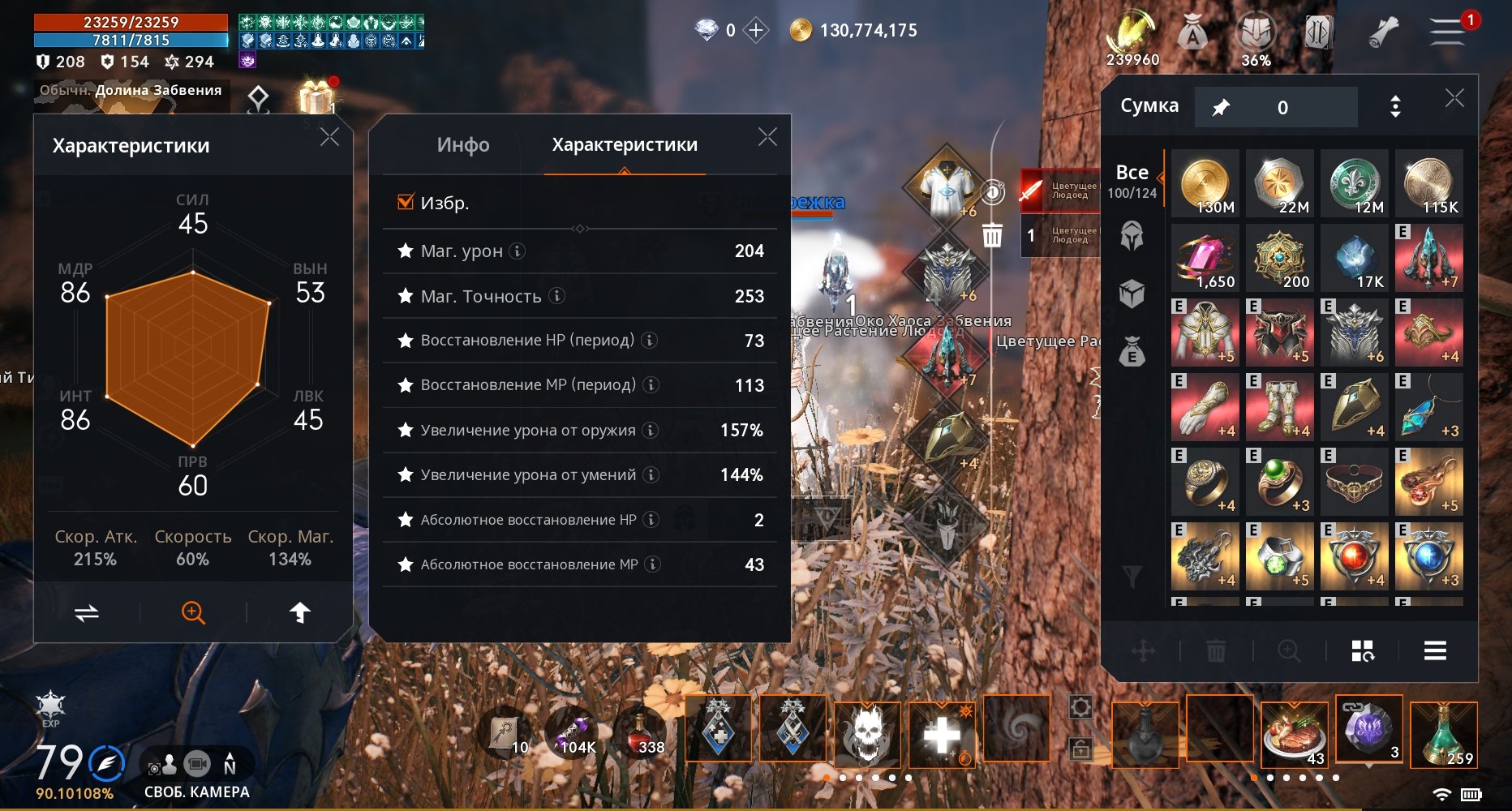The height and width of the screenshot is (811, 1512).
Task: Close the Сумка bag window
Action: [x=1454, y=99]
